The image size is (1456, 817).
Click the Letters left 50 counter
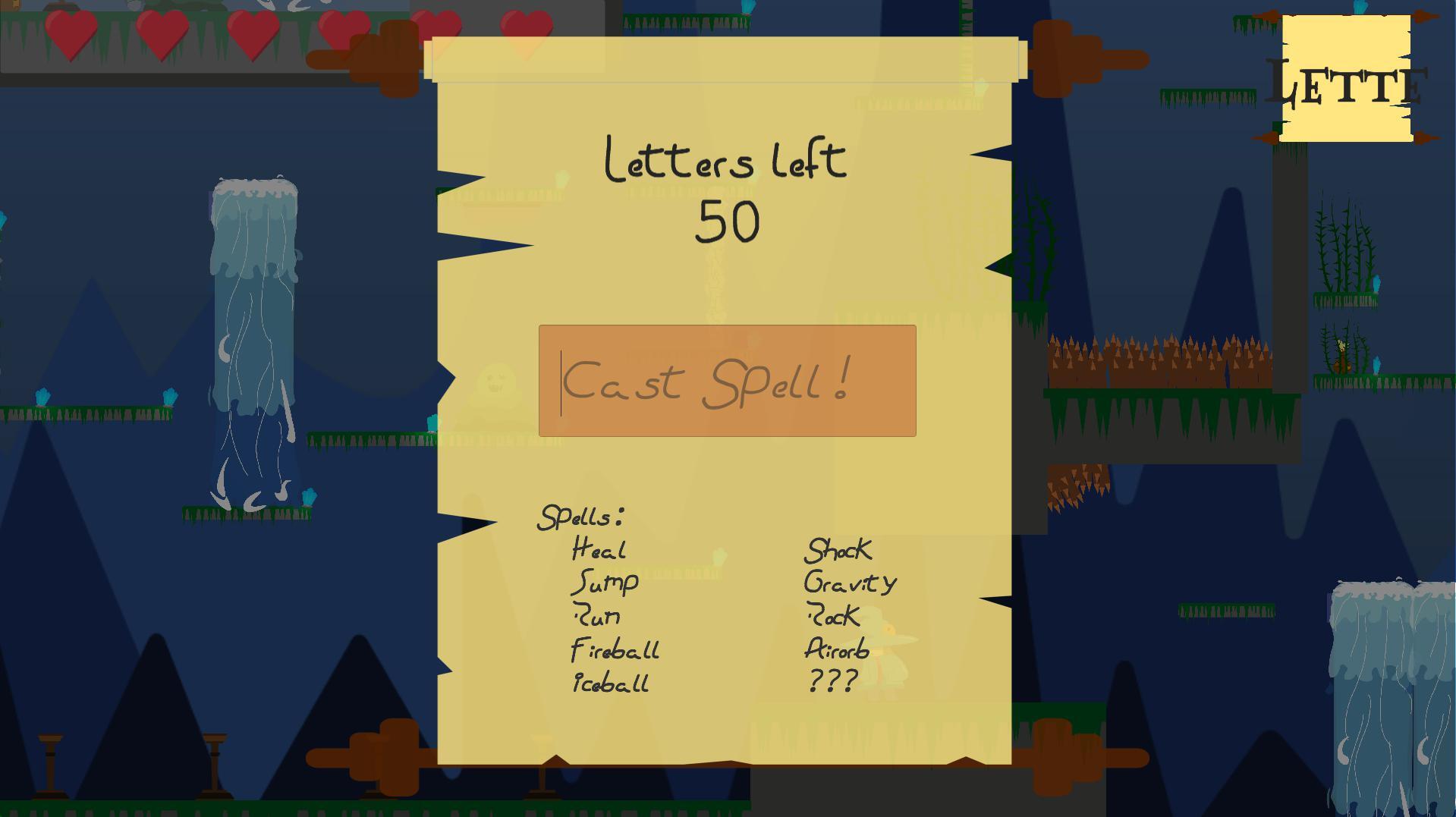(725, 190)
